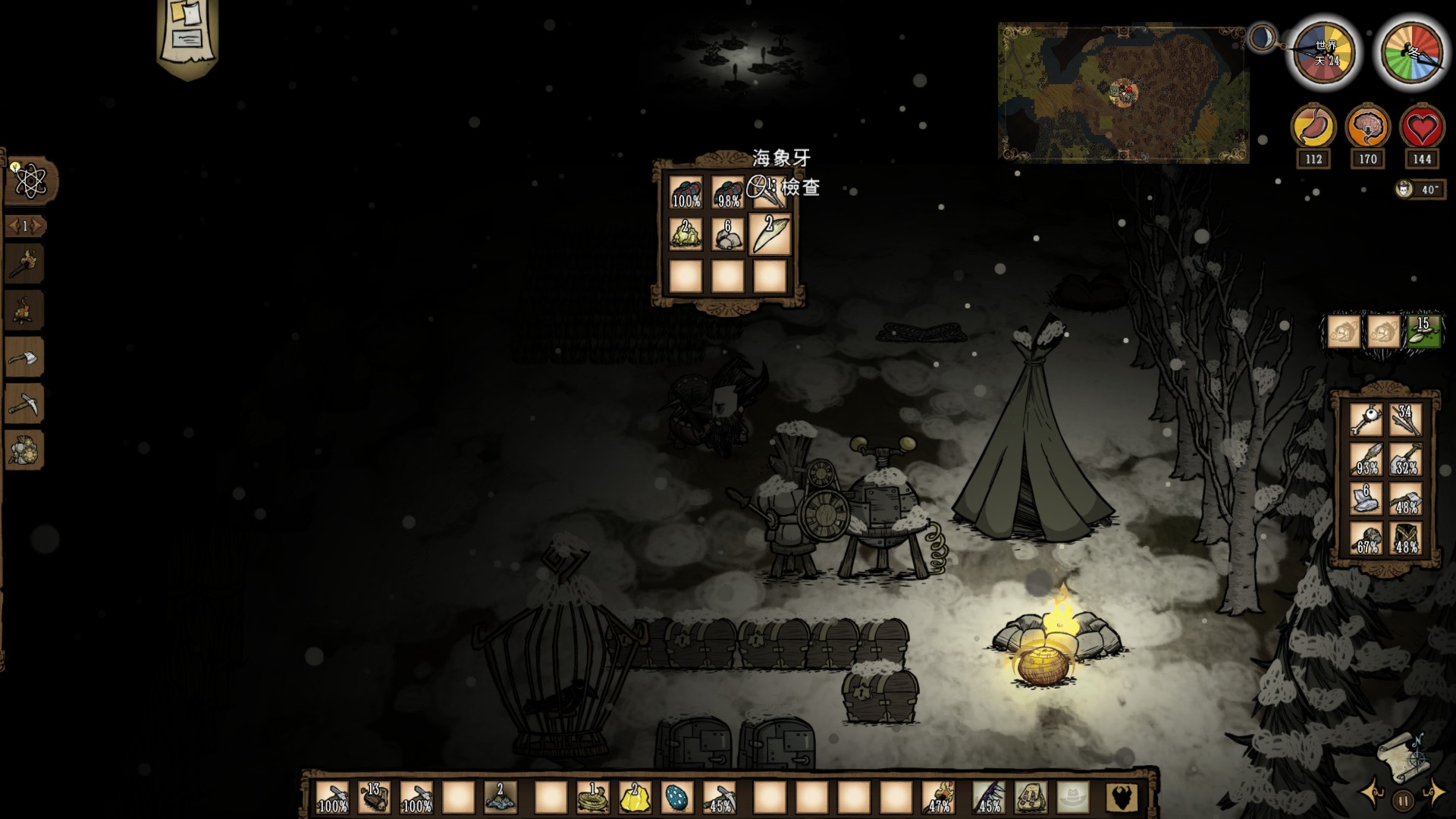Viewport: 1456px width, 819px height.
Task: Select the spotted blue egg slot
Action: coord(677,797)
